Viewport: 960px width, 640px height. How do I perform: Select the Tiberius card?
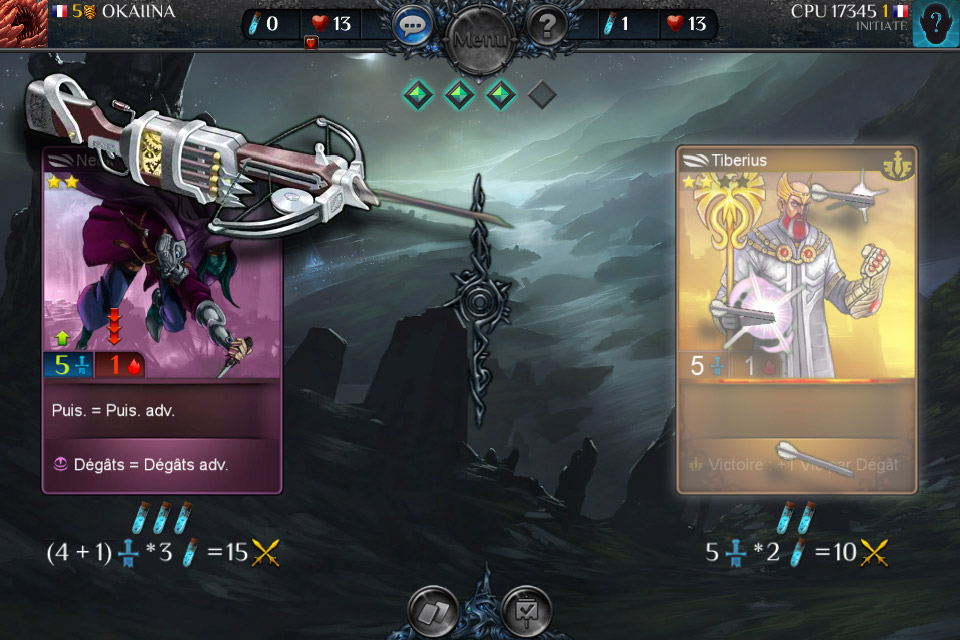coord(797,320)
